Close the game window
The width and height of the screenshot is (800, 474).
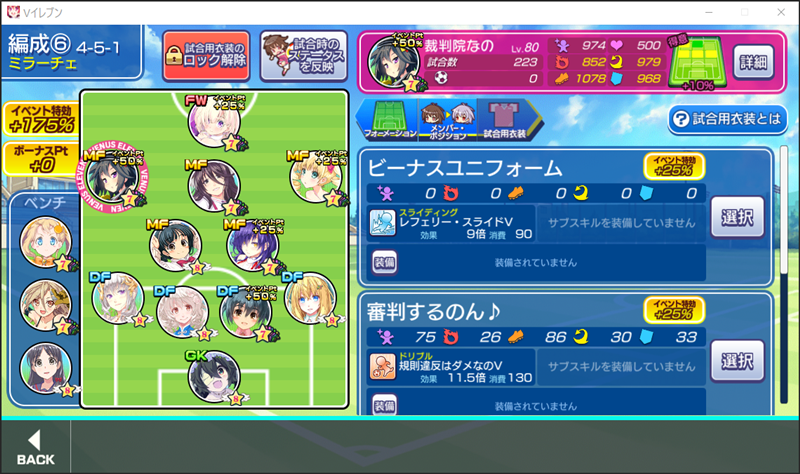(x=777, y=11)
